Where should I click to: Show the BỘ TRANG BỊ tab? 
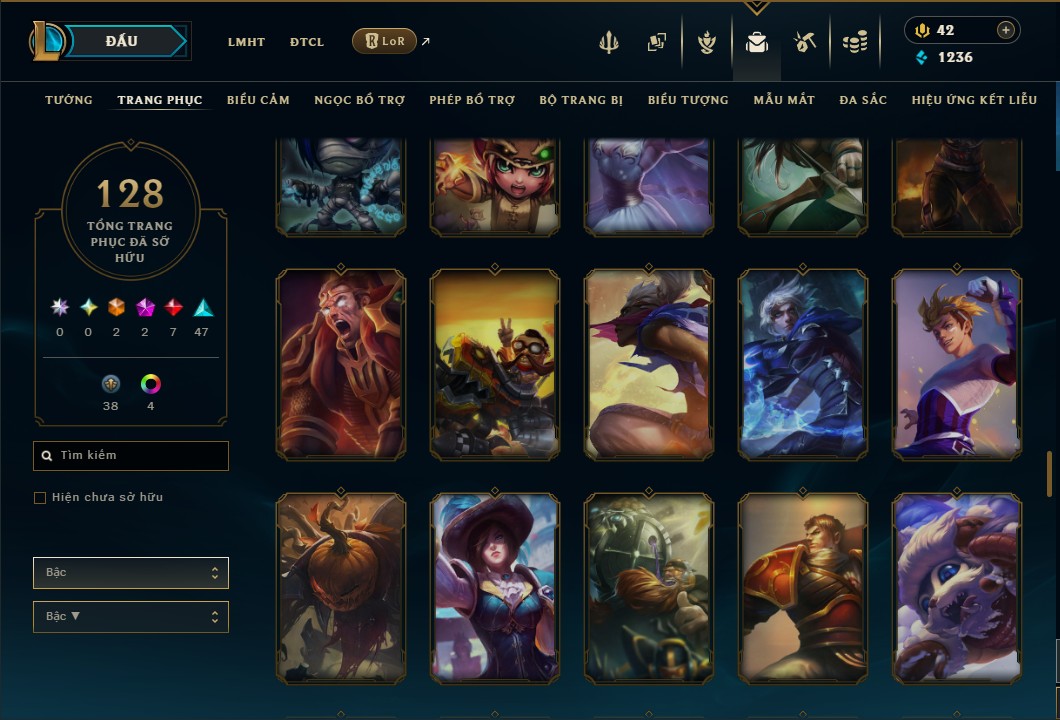coord(581,100)
